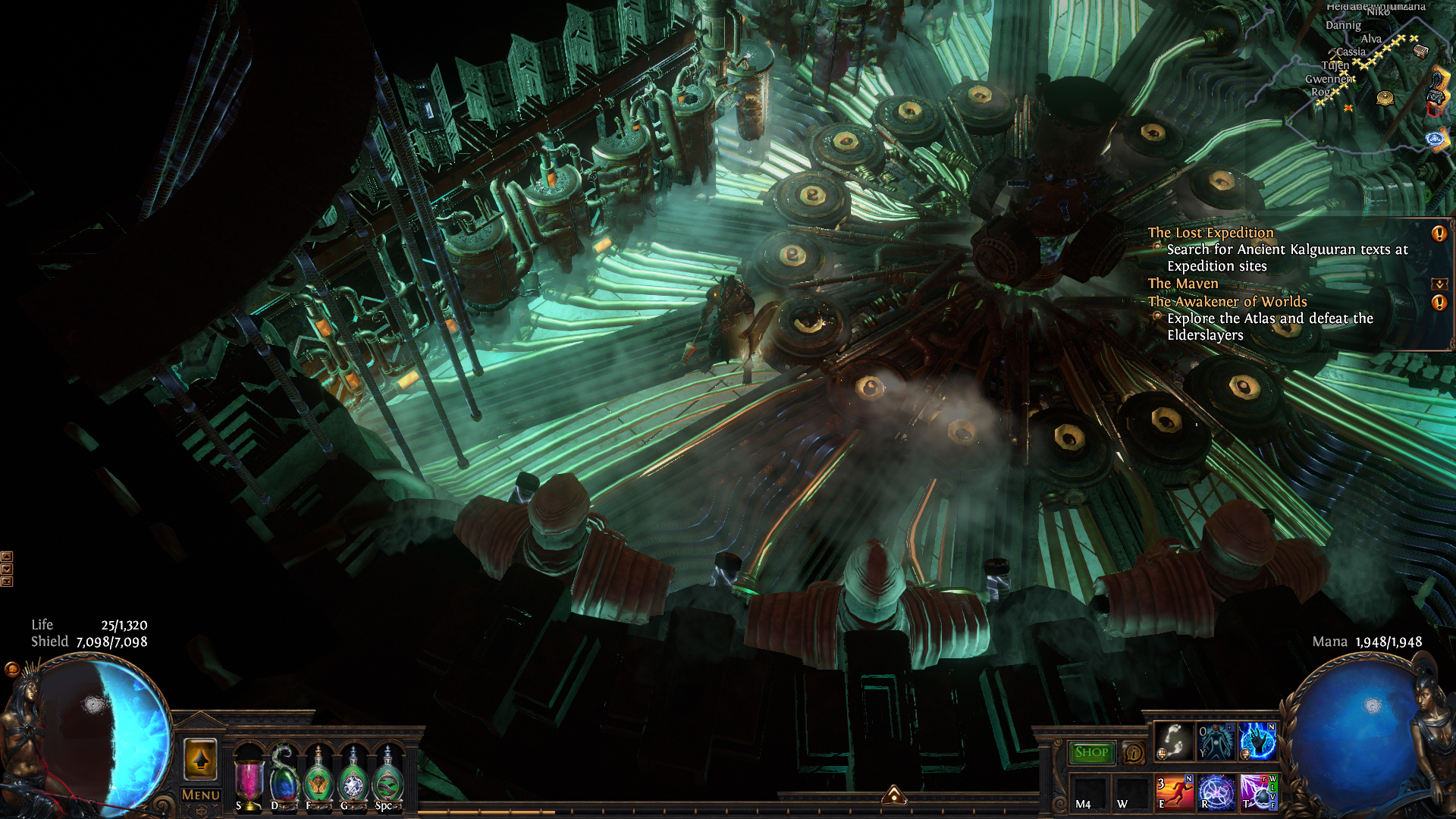Select the footprints movement skill

1173,741
